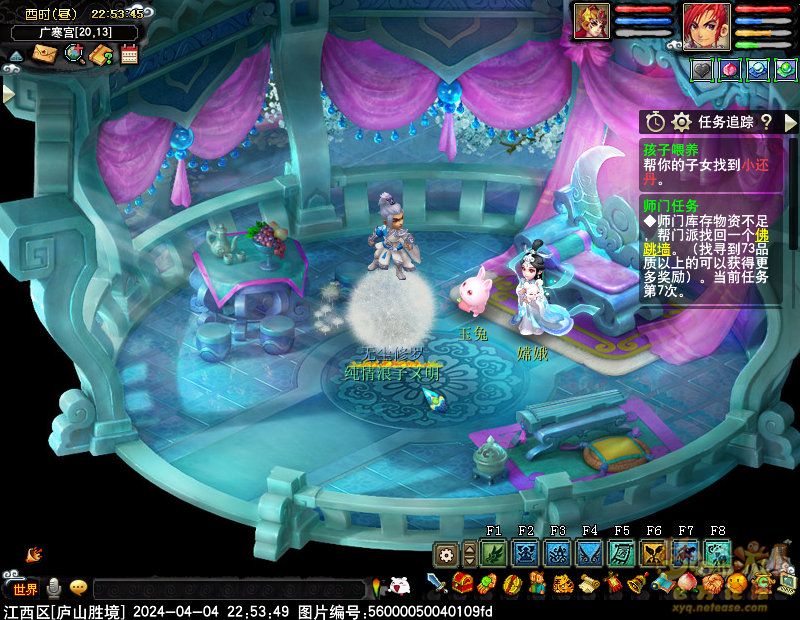Open the calendar activity icon
This screenshot has width=800, height=620.
coord(128,54)
